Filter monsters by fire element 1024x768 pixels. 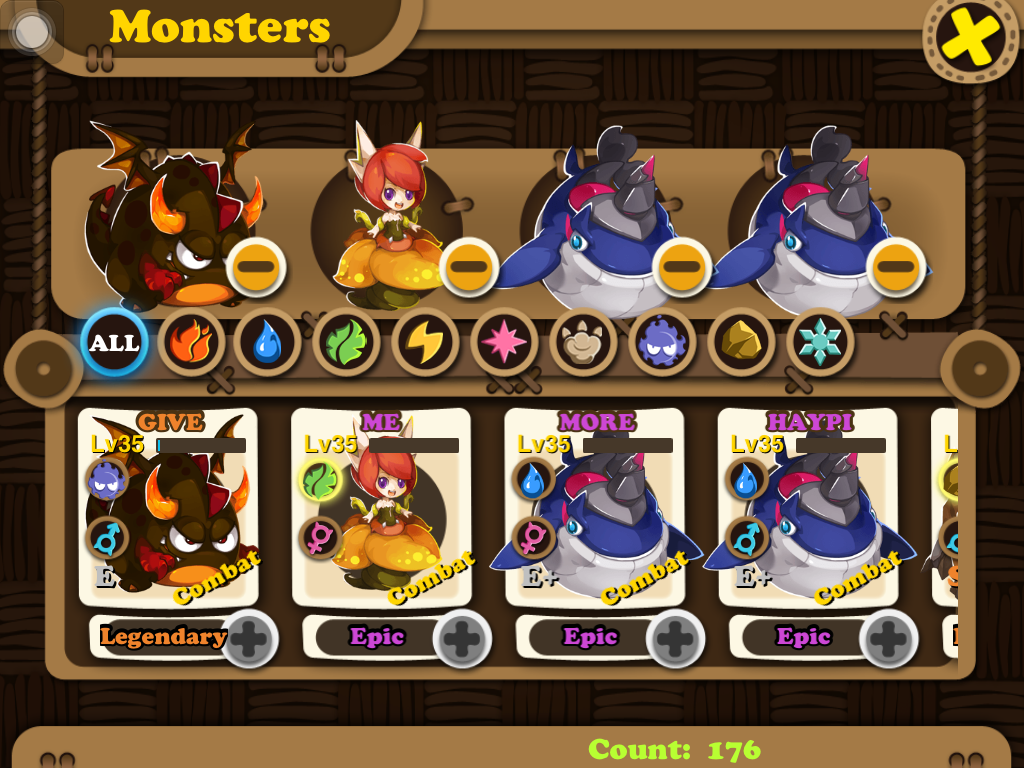pyautogui.click(x=191, y=343)
